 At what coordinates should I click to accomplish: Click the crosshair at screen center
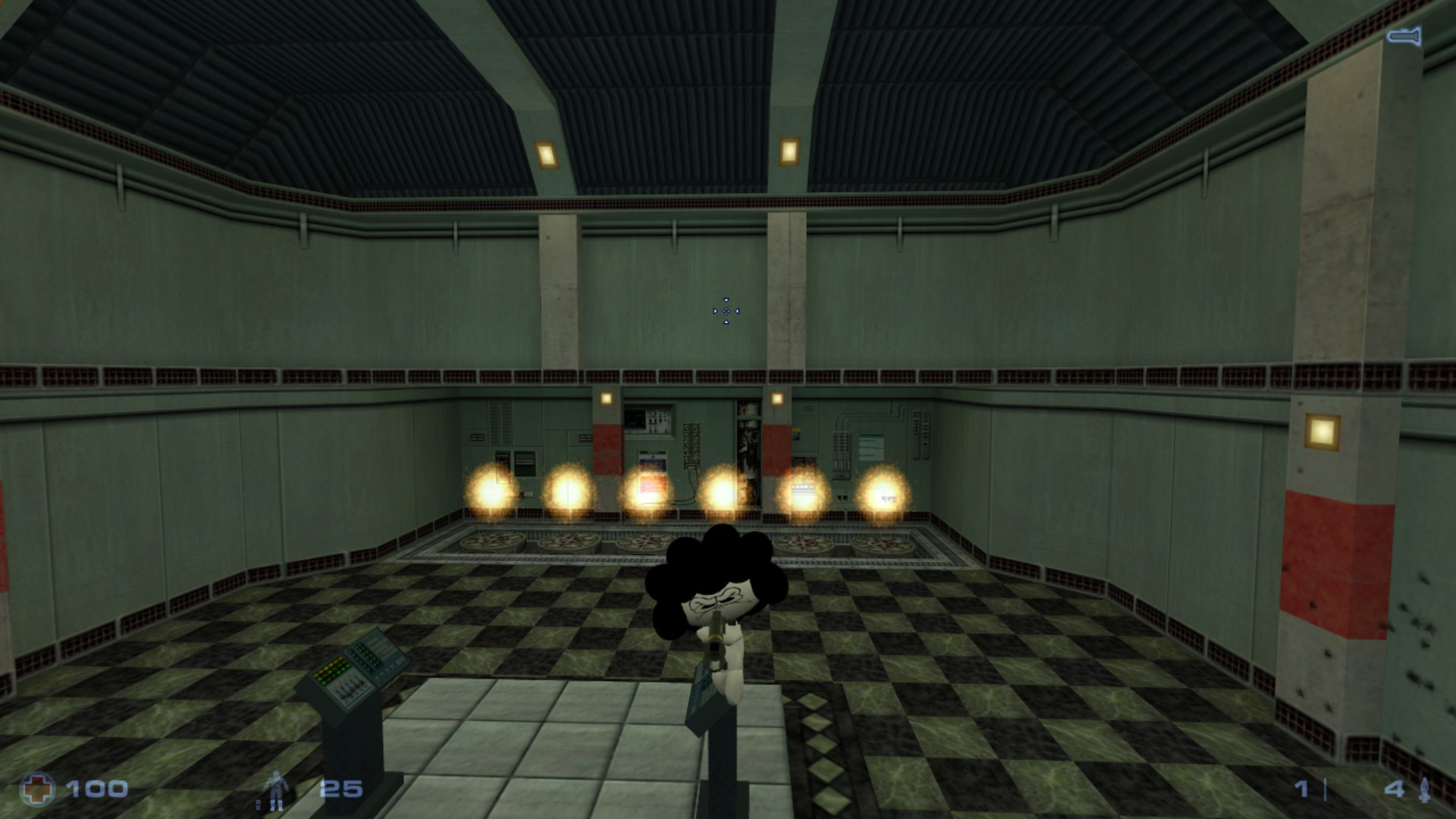728,311
